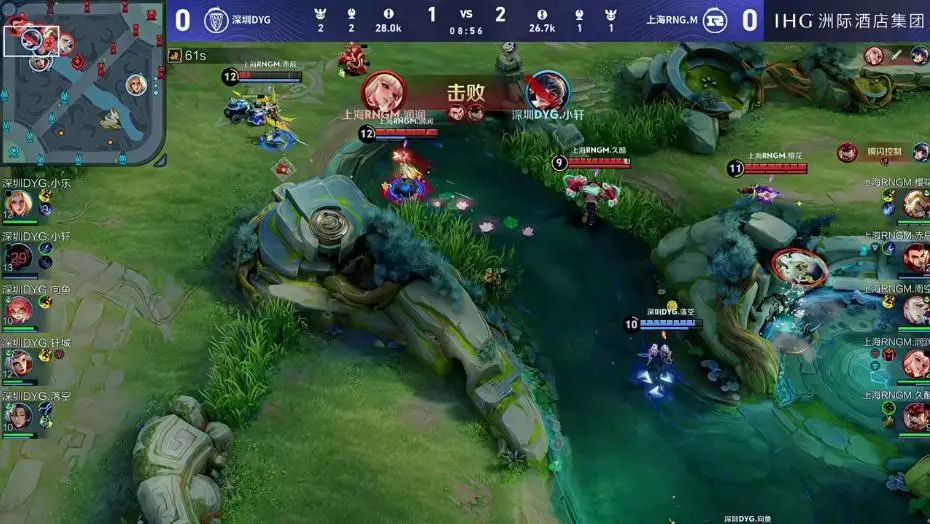This screenshot has height=524, width=930.
Task: Pick 深圳DYG.清空's hero portrait
Action: (19, 415)
